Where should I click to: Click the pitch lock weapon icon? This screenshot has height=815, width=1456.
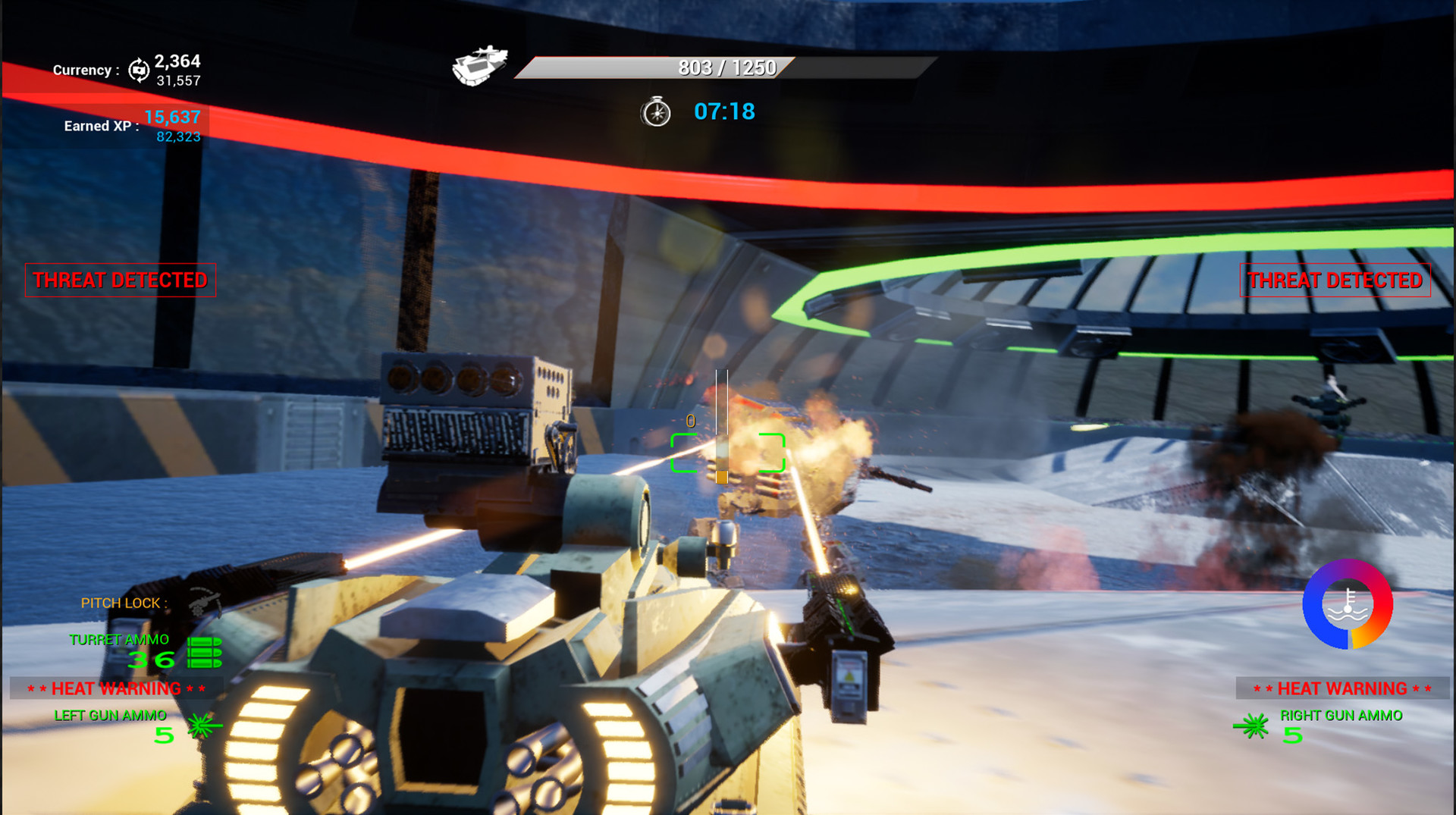point(203,603)
